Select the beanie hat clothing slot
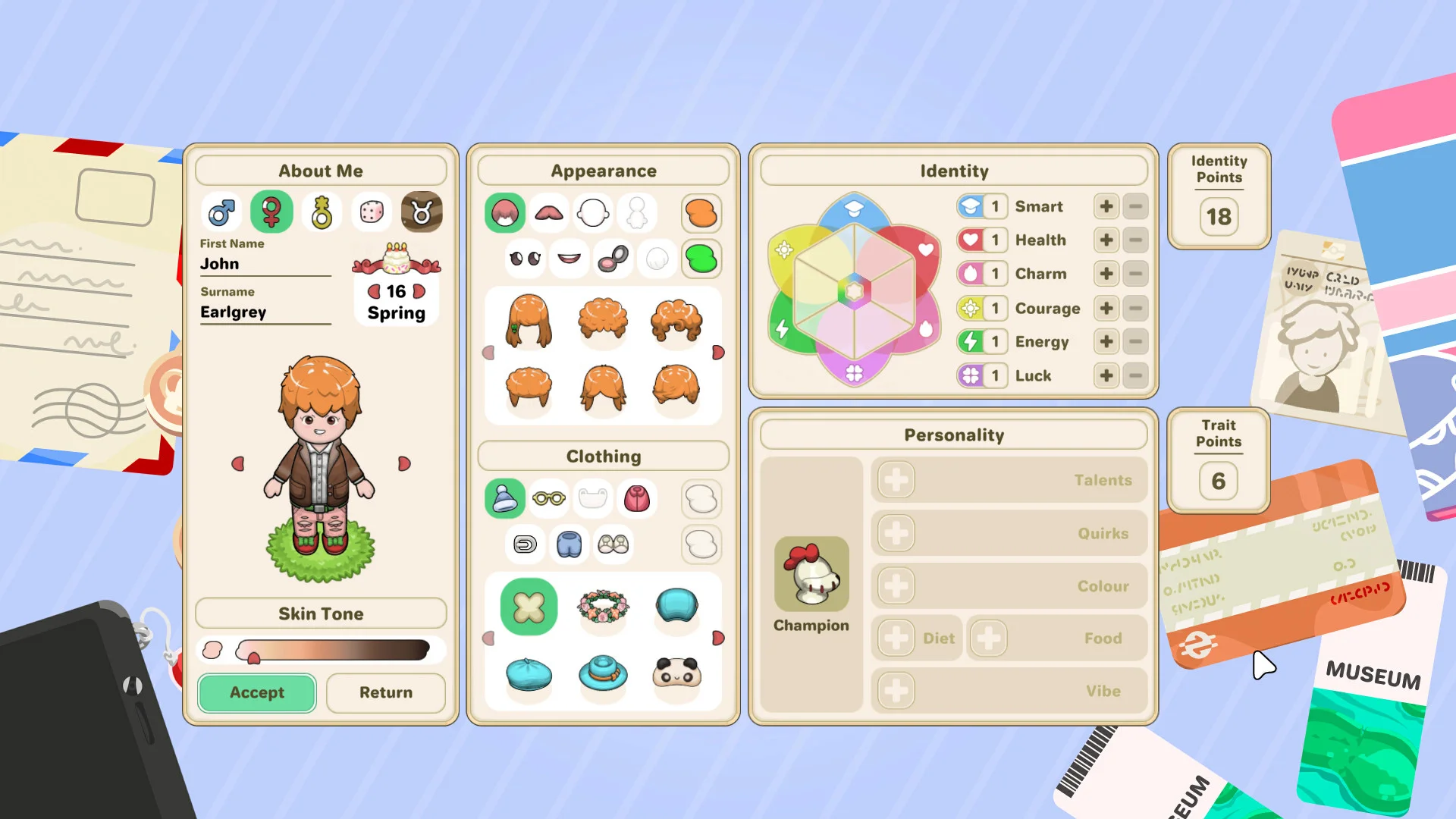1456x819 pixels. (504, 499)
